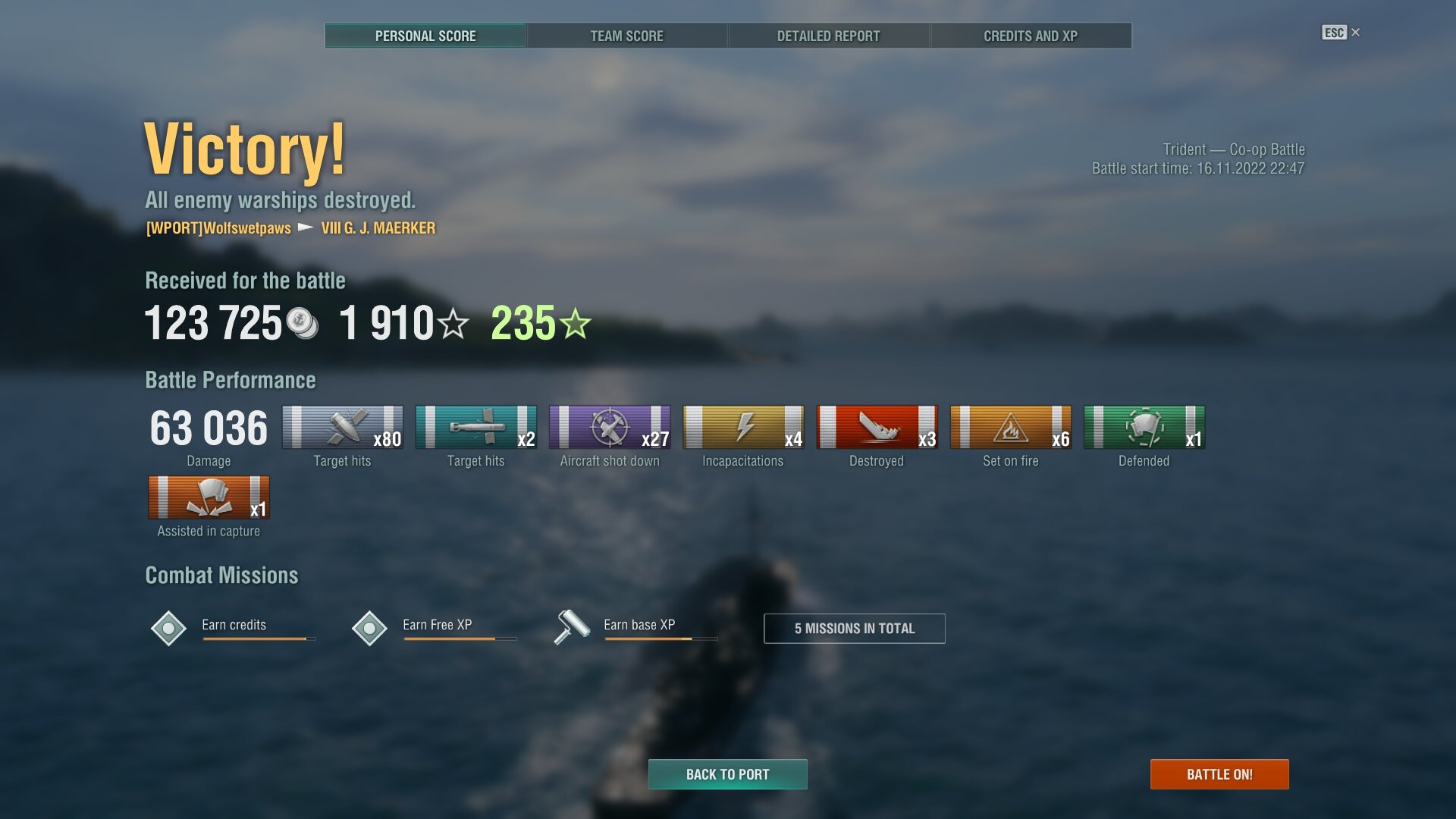The height and width of the screenshot is (819, 1456).
Task: Inspect the torpedo Target hits ribbon
Action: coord(476,428)
